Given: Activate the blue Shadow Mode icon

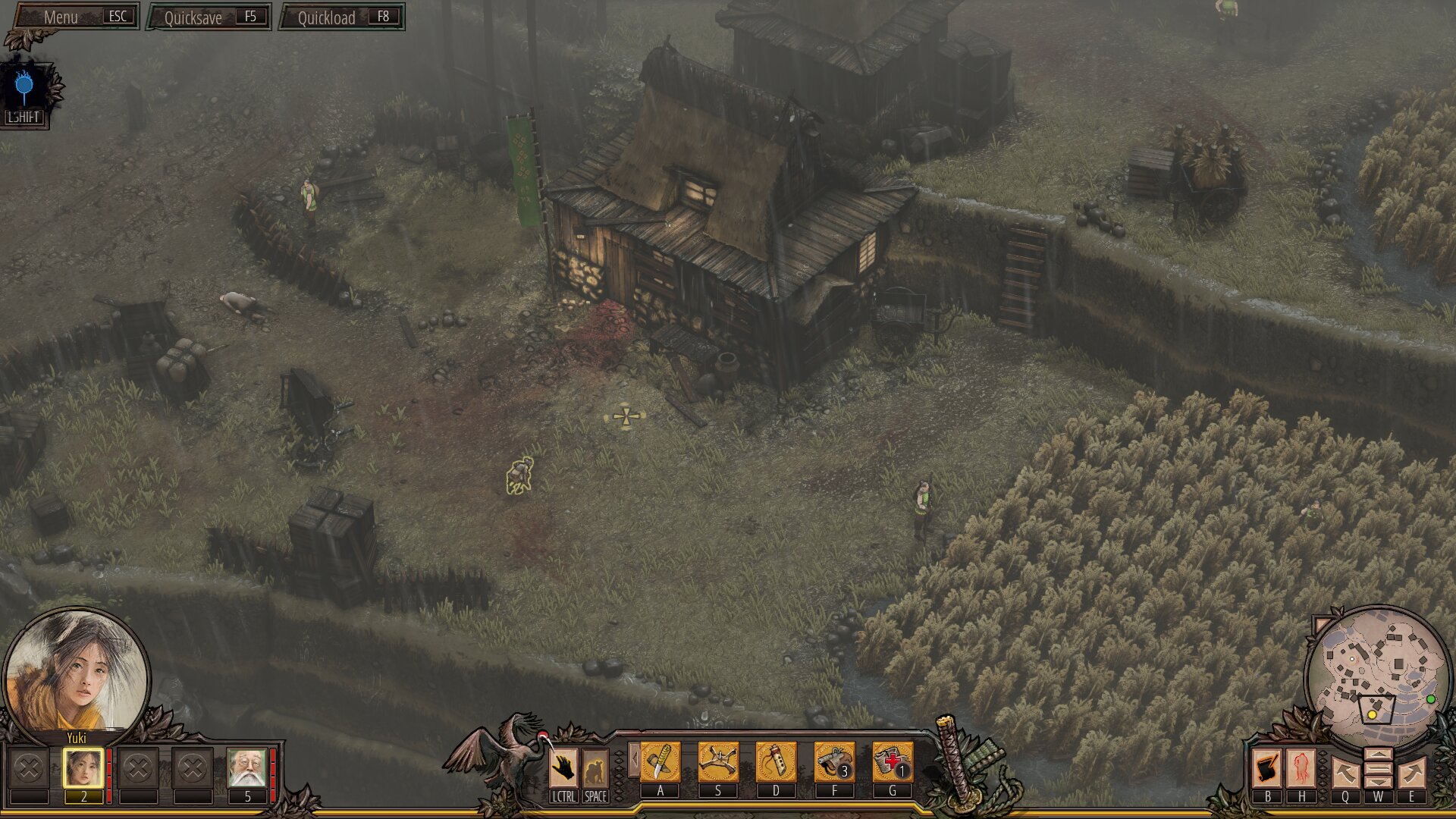Looking at the screenshot, I should click(24, 86).
